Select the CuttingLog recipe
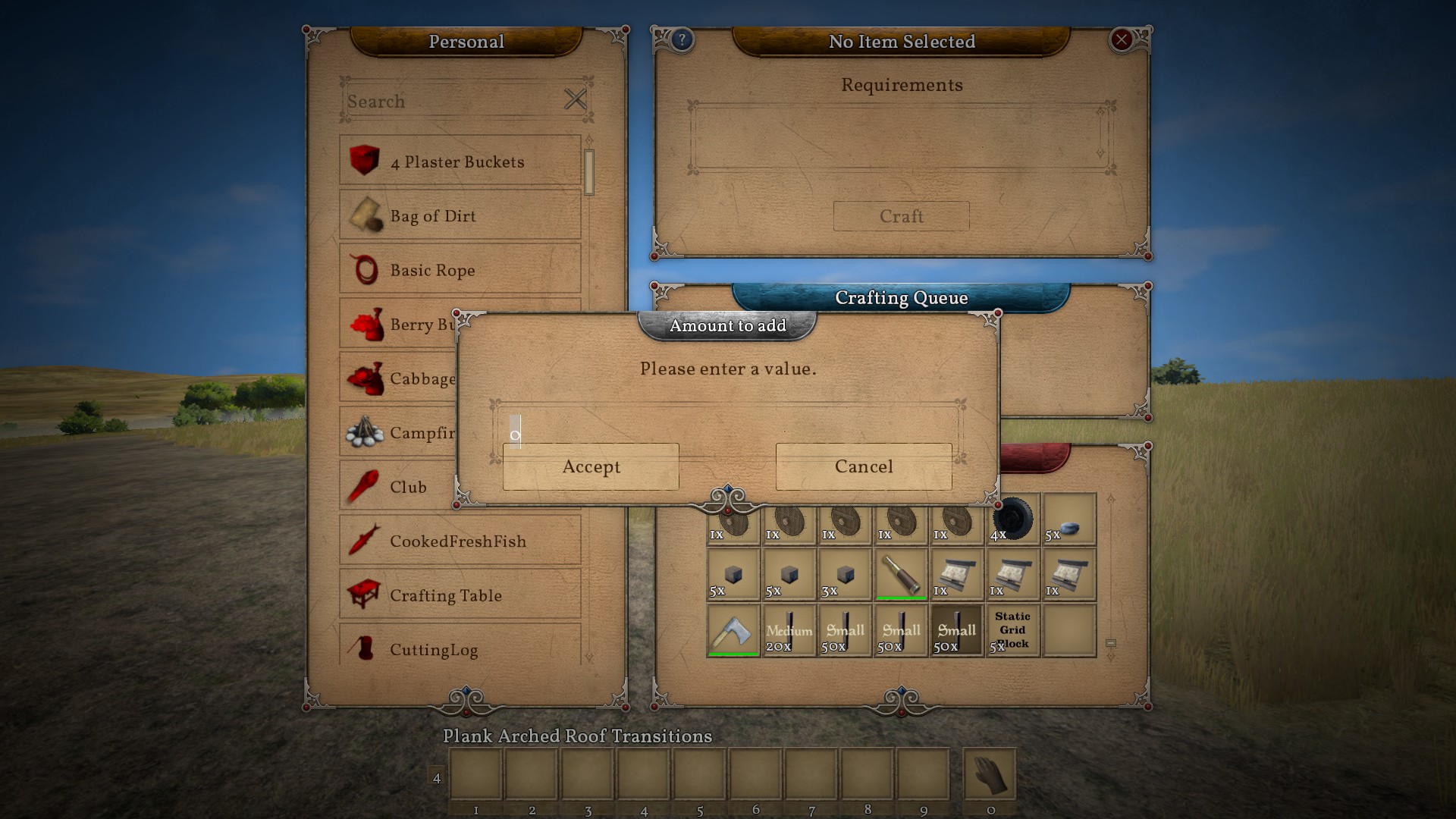The height and width of the screenshot is (819, 1456). pos(460,649)
